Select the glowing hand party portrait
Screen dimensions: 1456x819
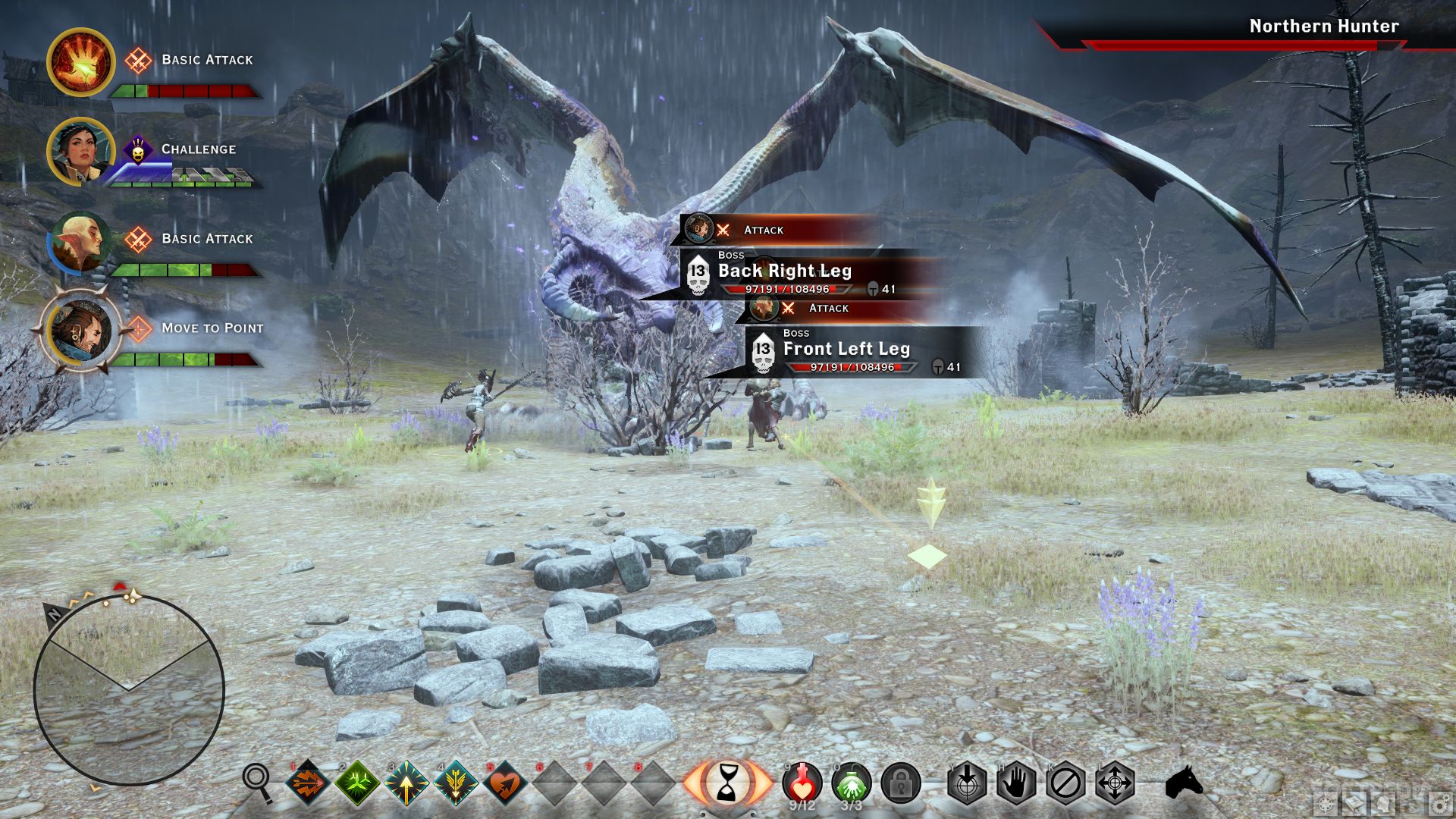[x=80, y=62]
